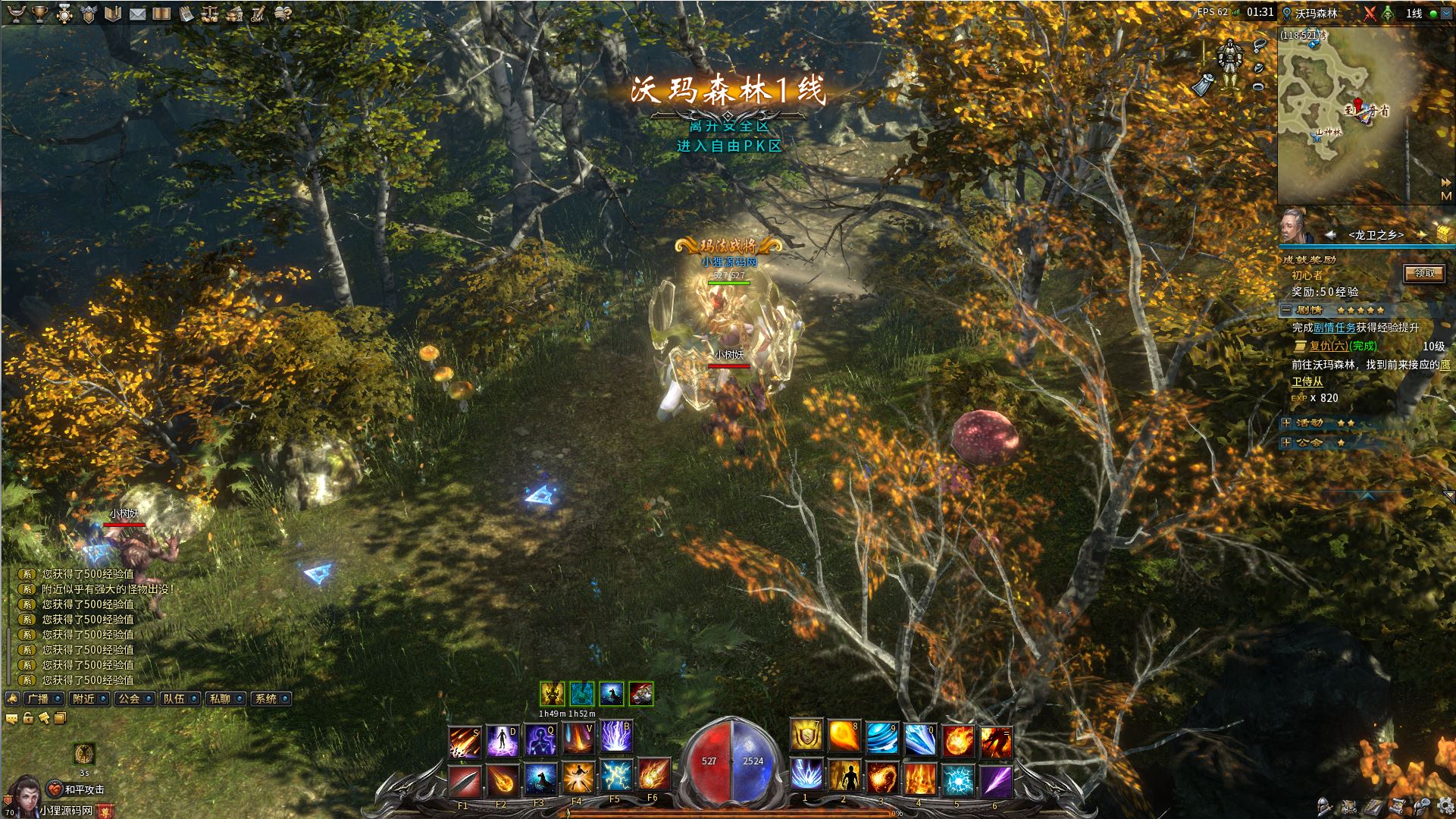Follow the 剧情任务 quest link
Screen dimensions: 1456x819
click(1334, 328)
